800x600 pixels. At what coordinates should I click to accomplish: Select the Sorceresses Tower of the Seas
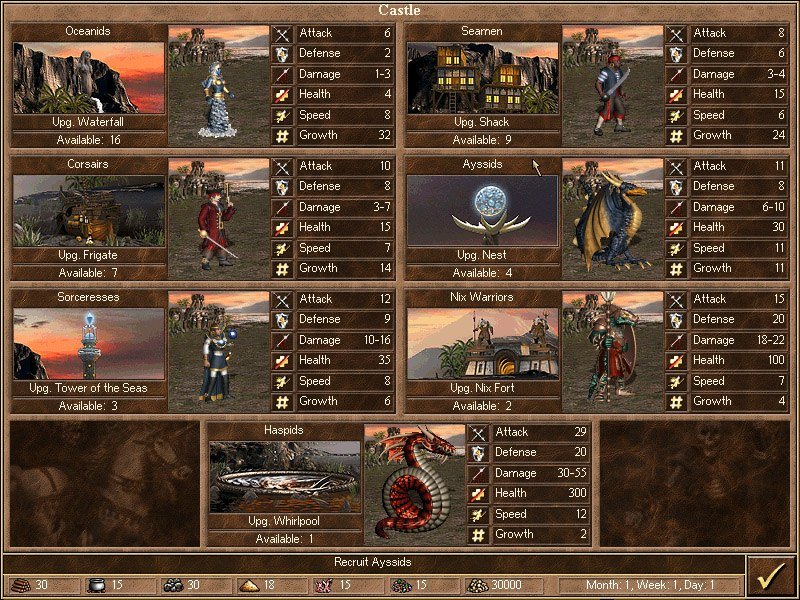(x=88, y=343)
